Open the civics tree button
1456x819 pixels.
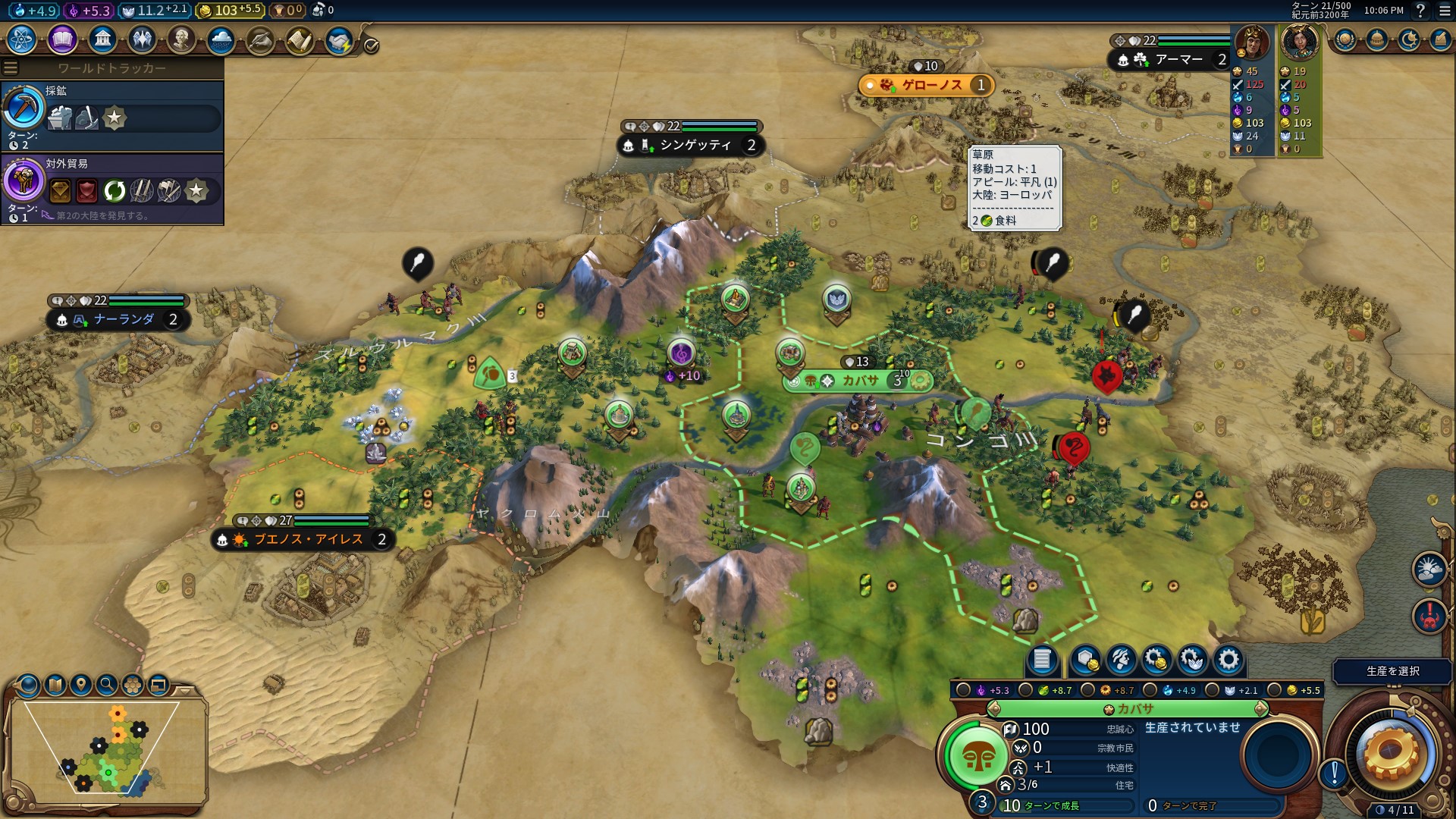61,39
